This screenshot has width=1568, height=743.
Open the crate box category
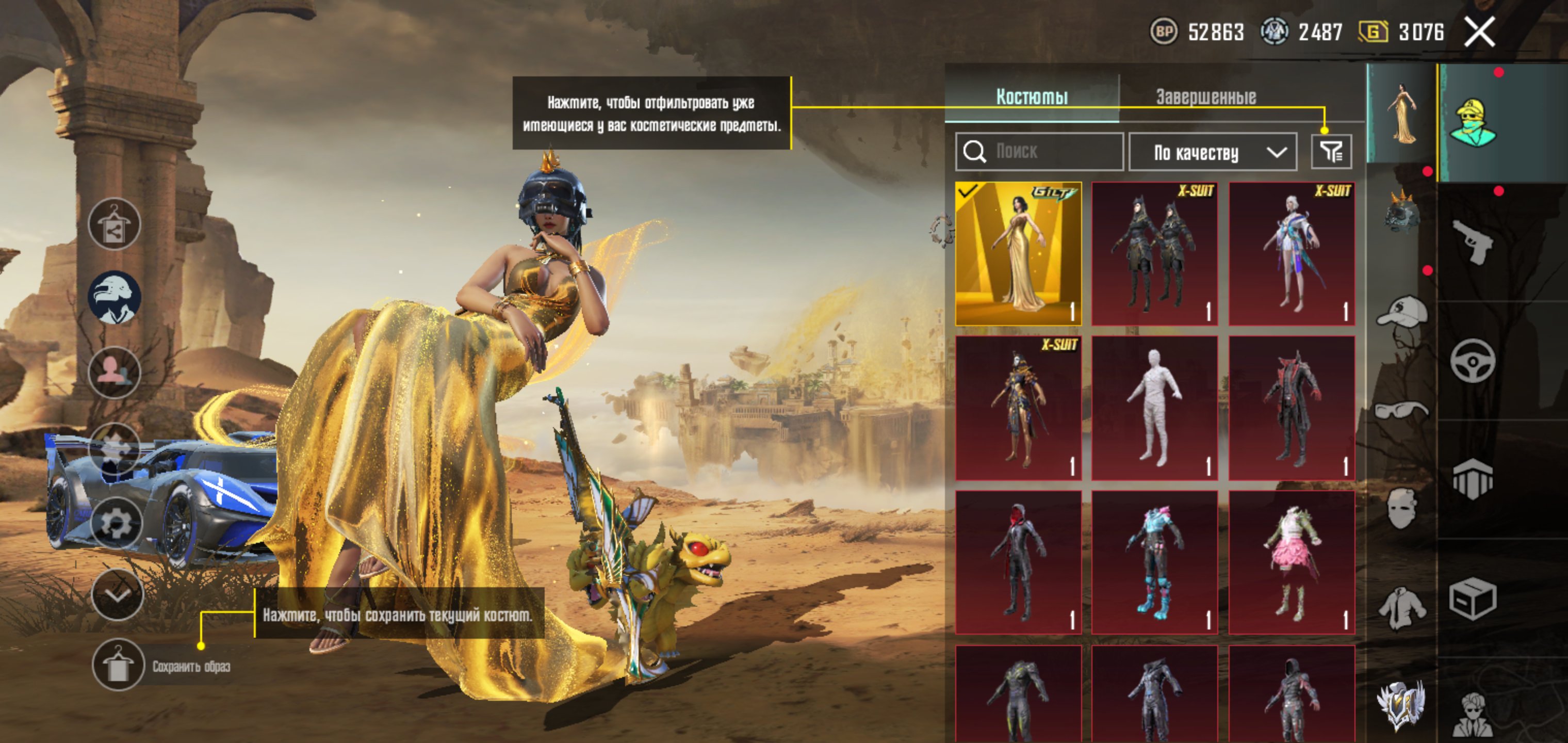click(x=1473, y=598)
